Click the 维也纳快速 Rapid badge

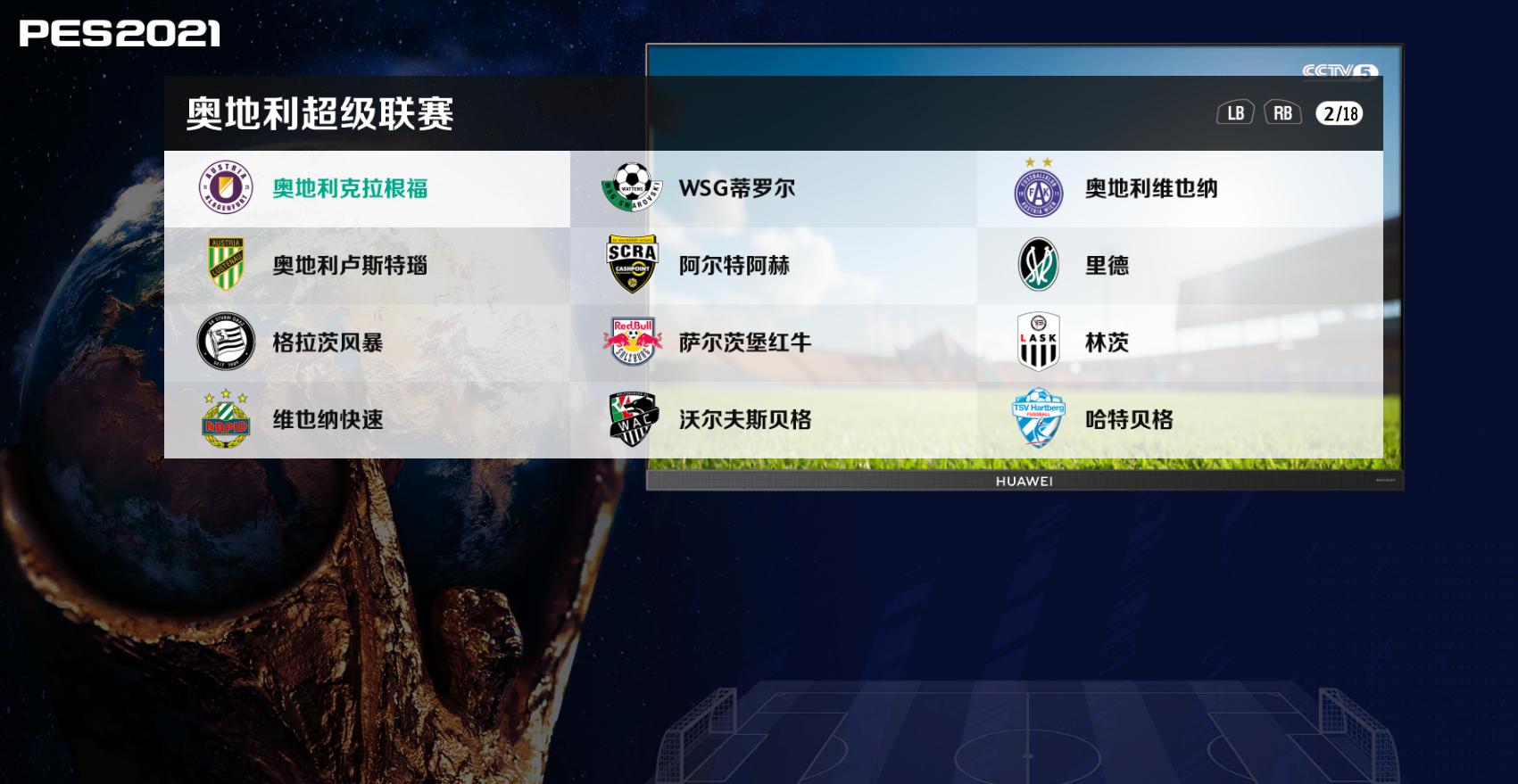tap(225, 419)
